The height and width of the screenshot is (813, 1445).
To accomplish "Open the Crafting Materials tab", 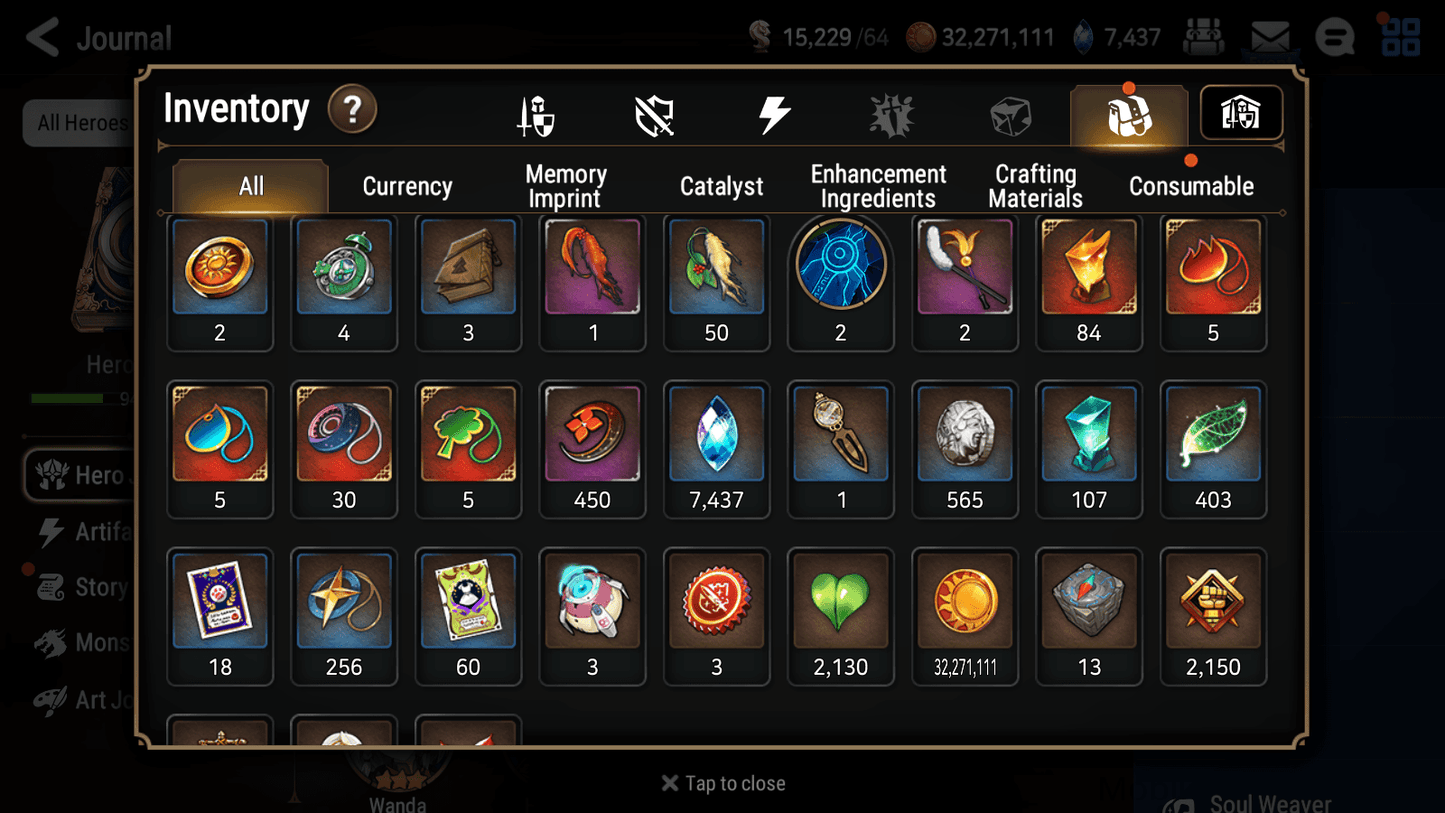I will pos(1036,185).
